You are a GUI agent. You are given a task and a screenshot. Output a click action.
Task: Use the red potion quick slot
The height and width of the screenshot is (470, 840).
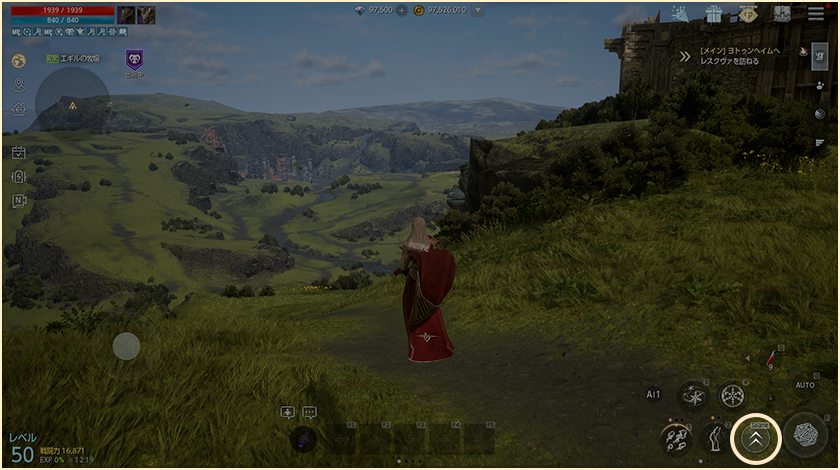point(771,358)
